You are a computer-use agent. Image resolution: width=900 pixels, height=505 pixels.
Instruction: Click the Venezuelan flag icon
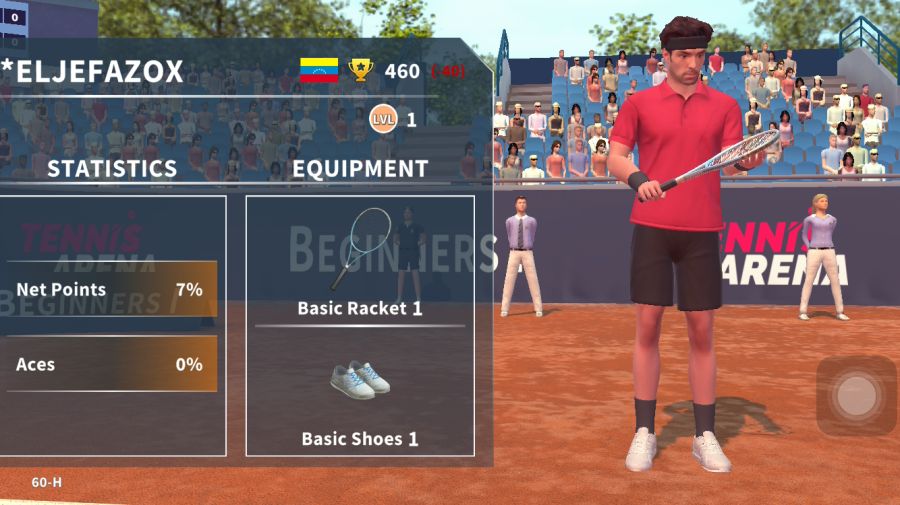coord(319,70)
